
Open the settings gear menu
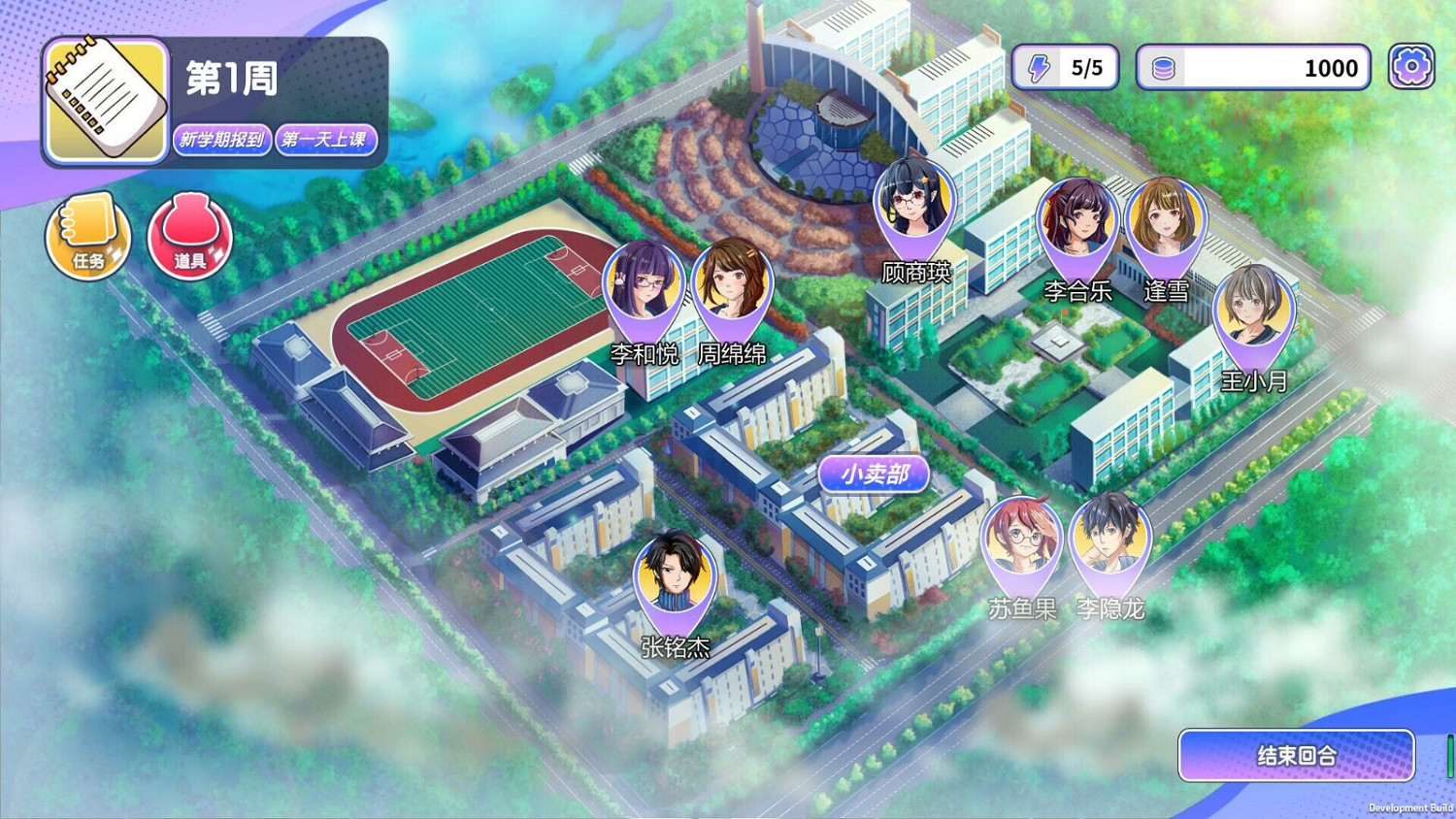[1412, 64]
